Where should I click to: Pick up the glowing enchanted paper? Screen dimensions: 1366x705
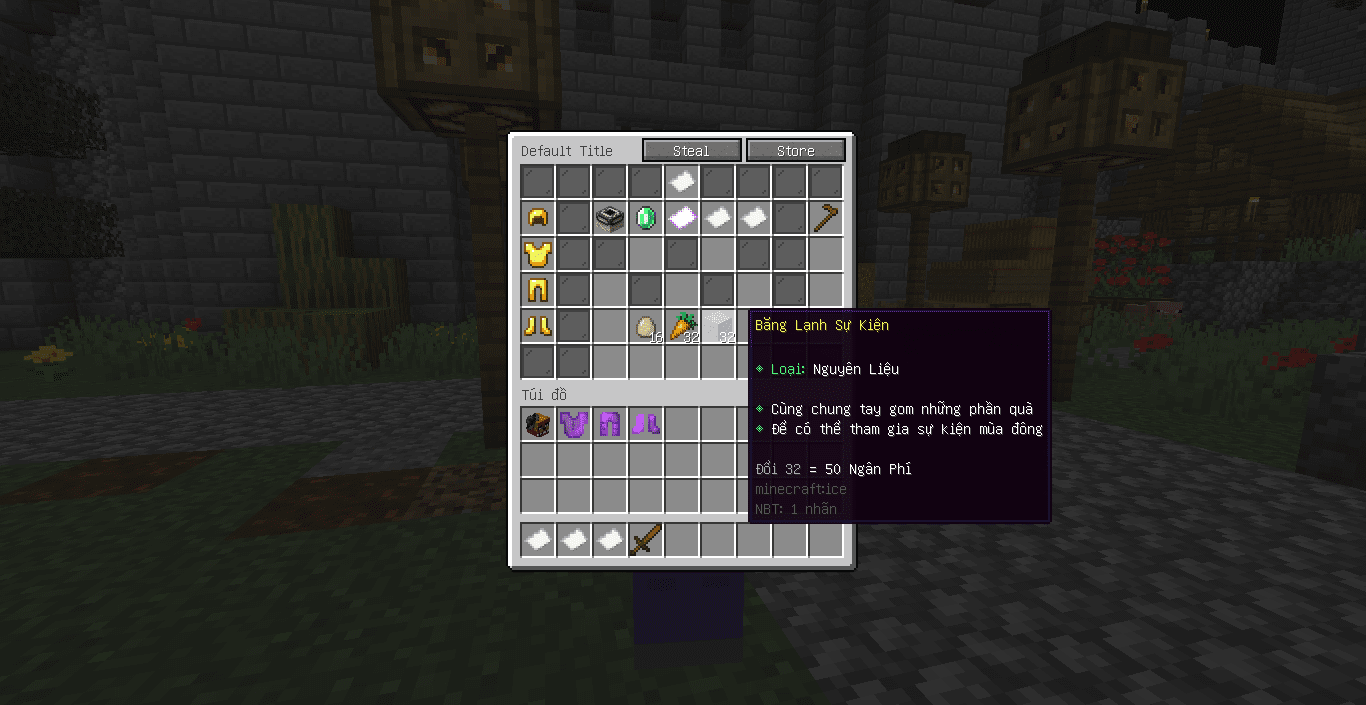pyautogui.click(x=682, y=218)
